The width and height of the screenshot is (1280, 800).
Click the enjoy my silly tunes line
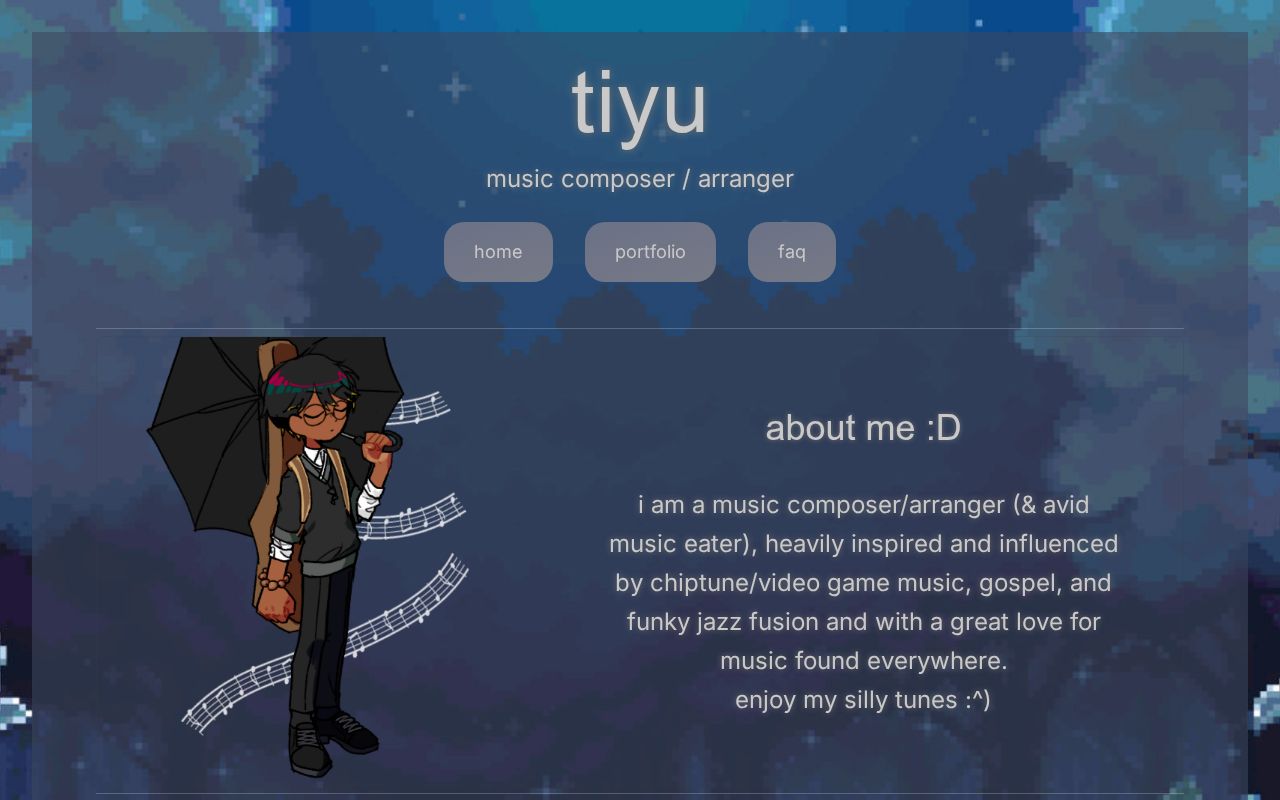[x=863, y=700]
